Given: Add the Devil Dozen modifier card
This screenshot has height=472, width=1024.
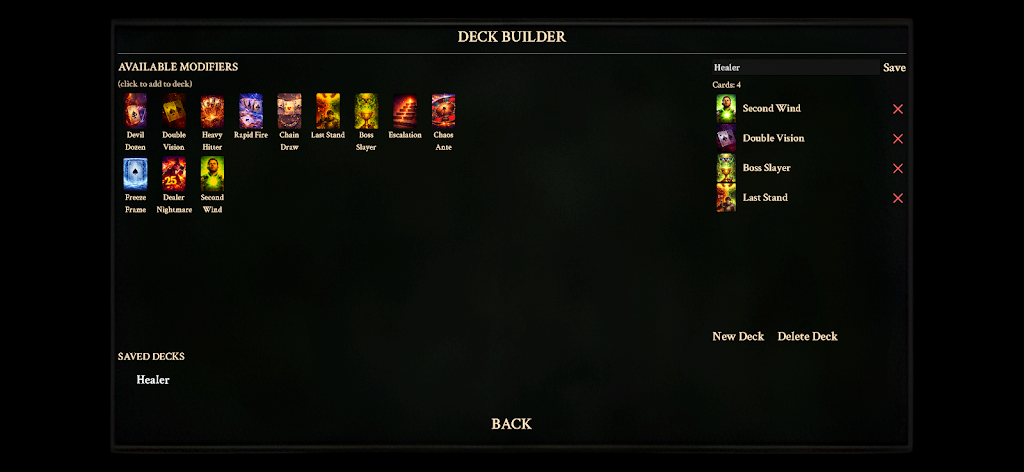Looking at the screenshot, I should pyautogui.click(x=135, y=111).
